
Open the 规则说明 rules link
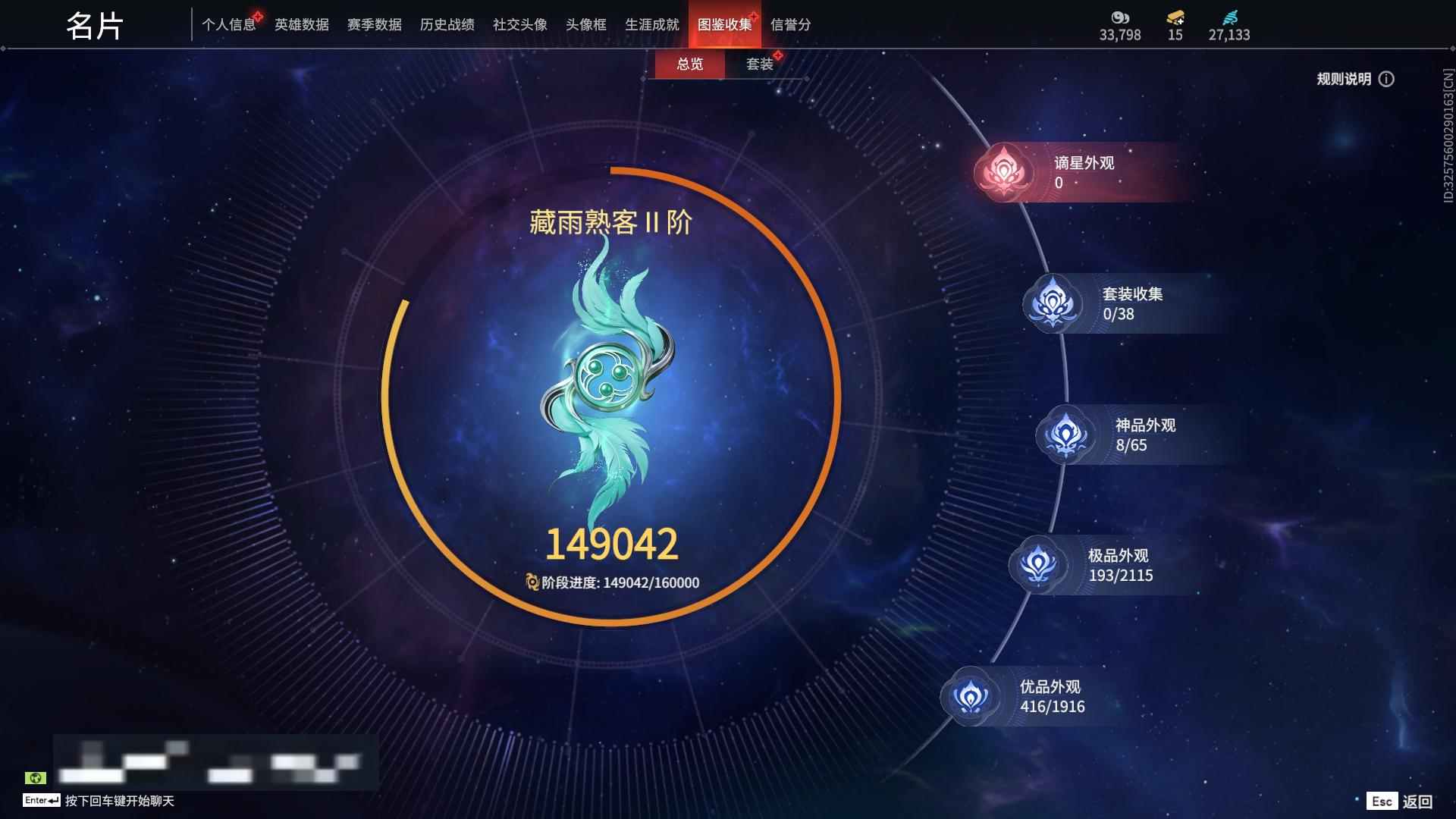click(1343, 79)
